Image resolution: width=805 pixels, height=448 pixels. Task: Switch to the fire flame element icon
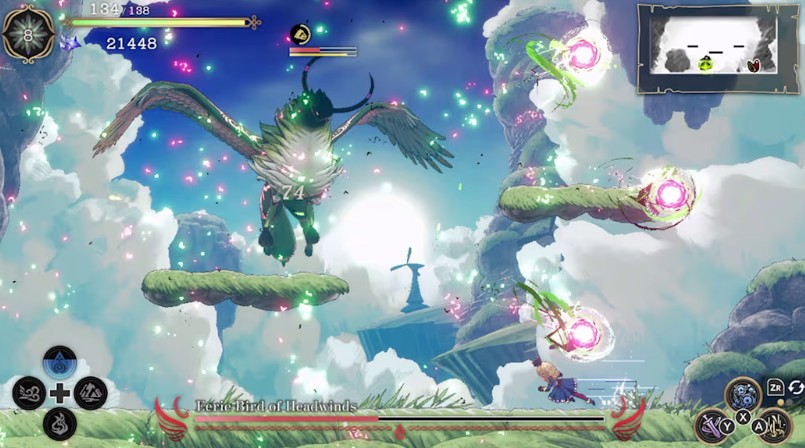(x=60, y=423)
